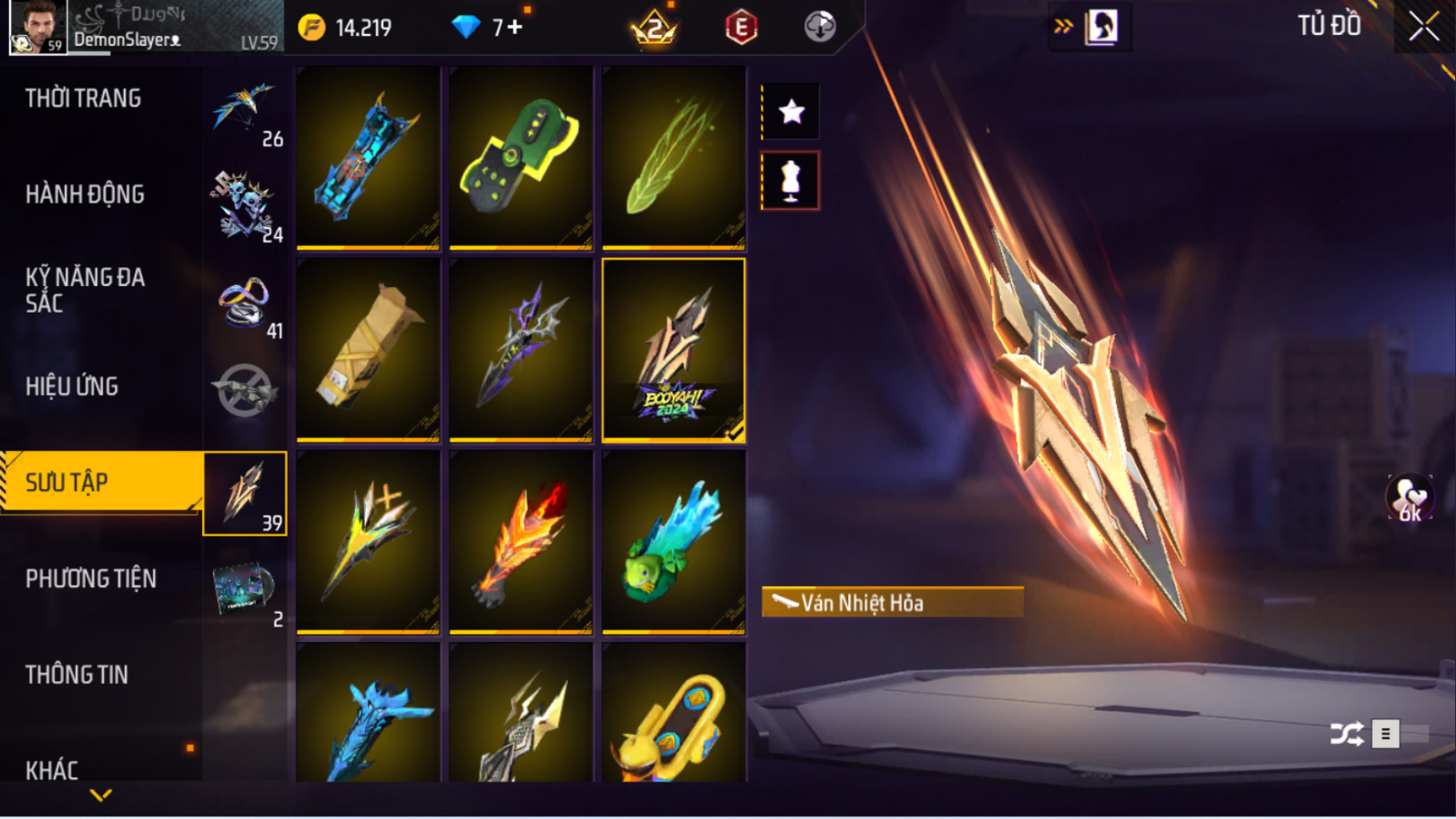
Task: Add diamonds with the plus button
Action: pos(515,27)
